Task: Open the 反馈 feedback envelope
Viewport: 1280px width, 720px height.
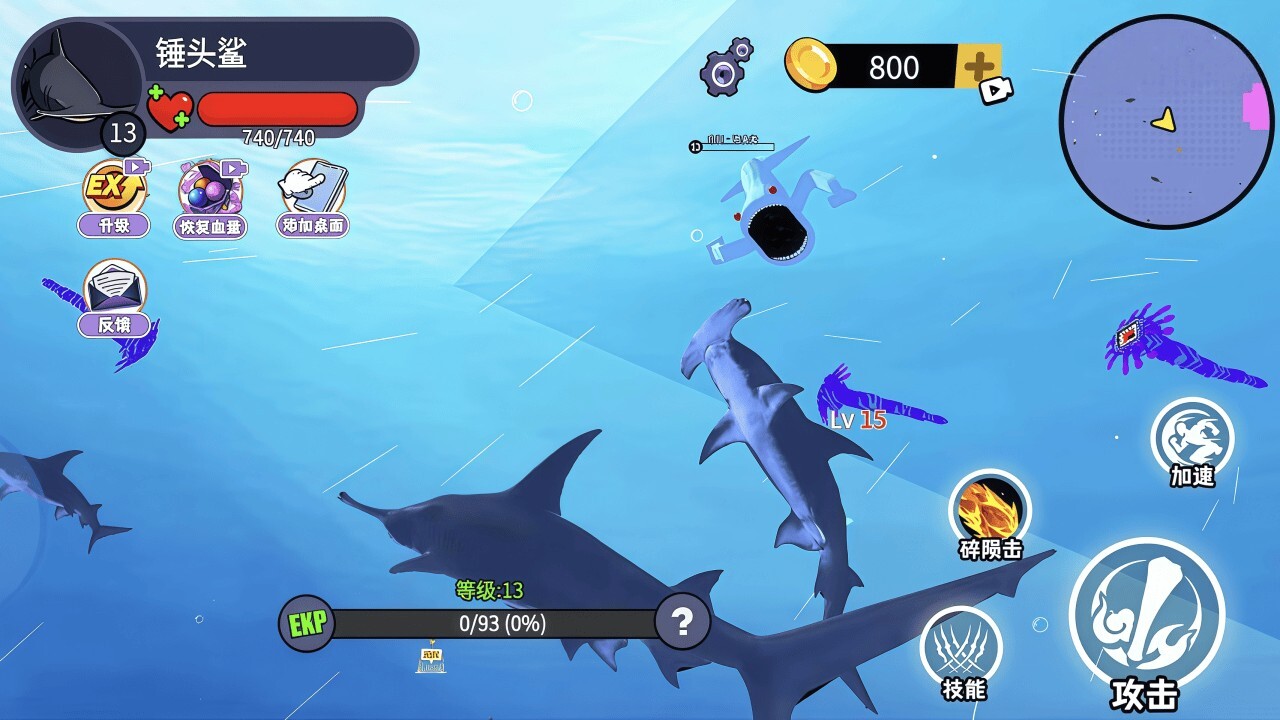Action: point(115,291)
